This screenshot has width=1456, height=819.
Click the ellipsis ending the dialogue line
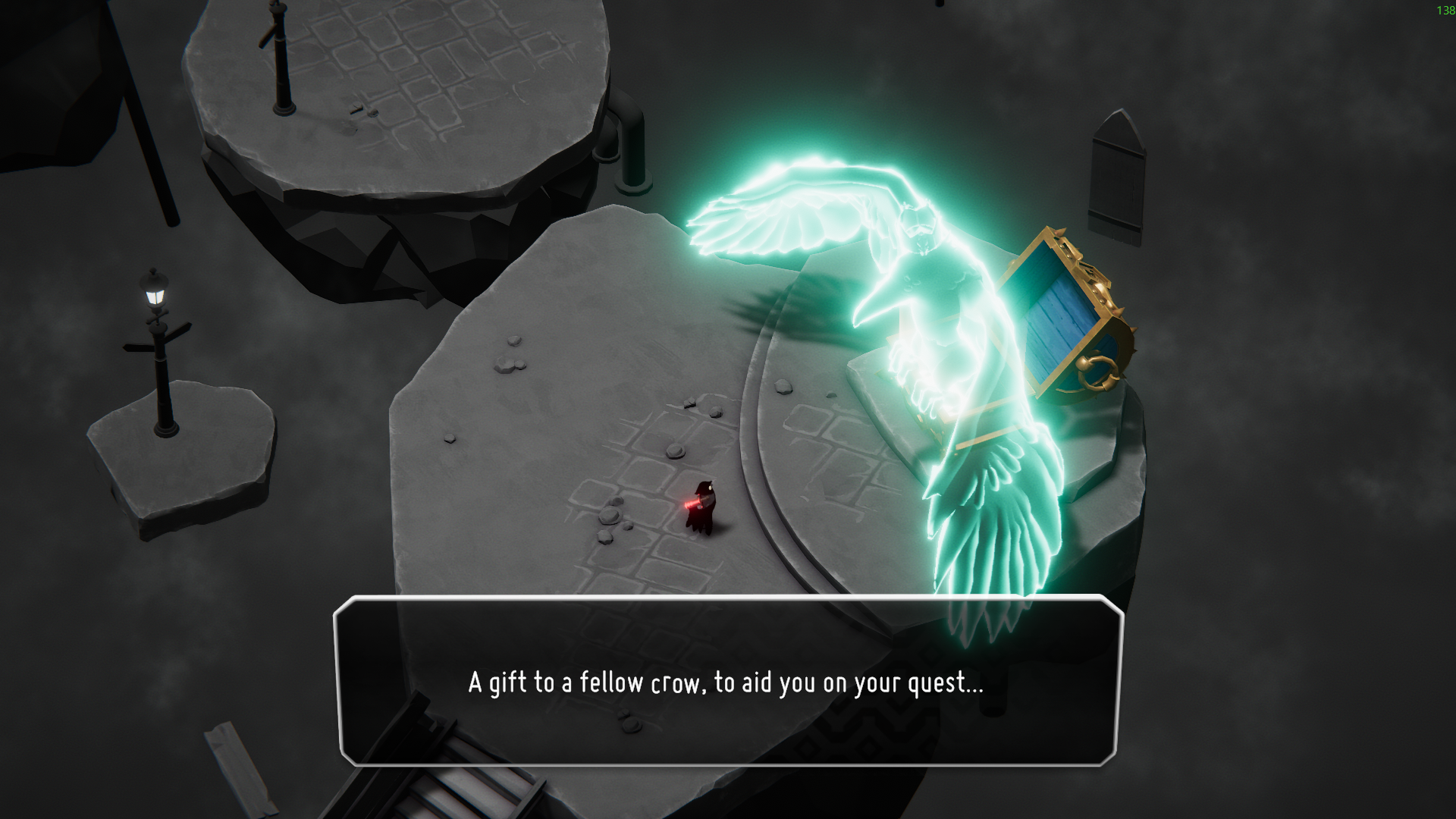click(x=973, y=686)
